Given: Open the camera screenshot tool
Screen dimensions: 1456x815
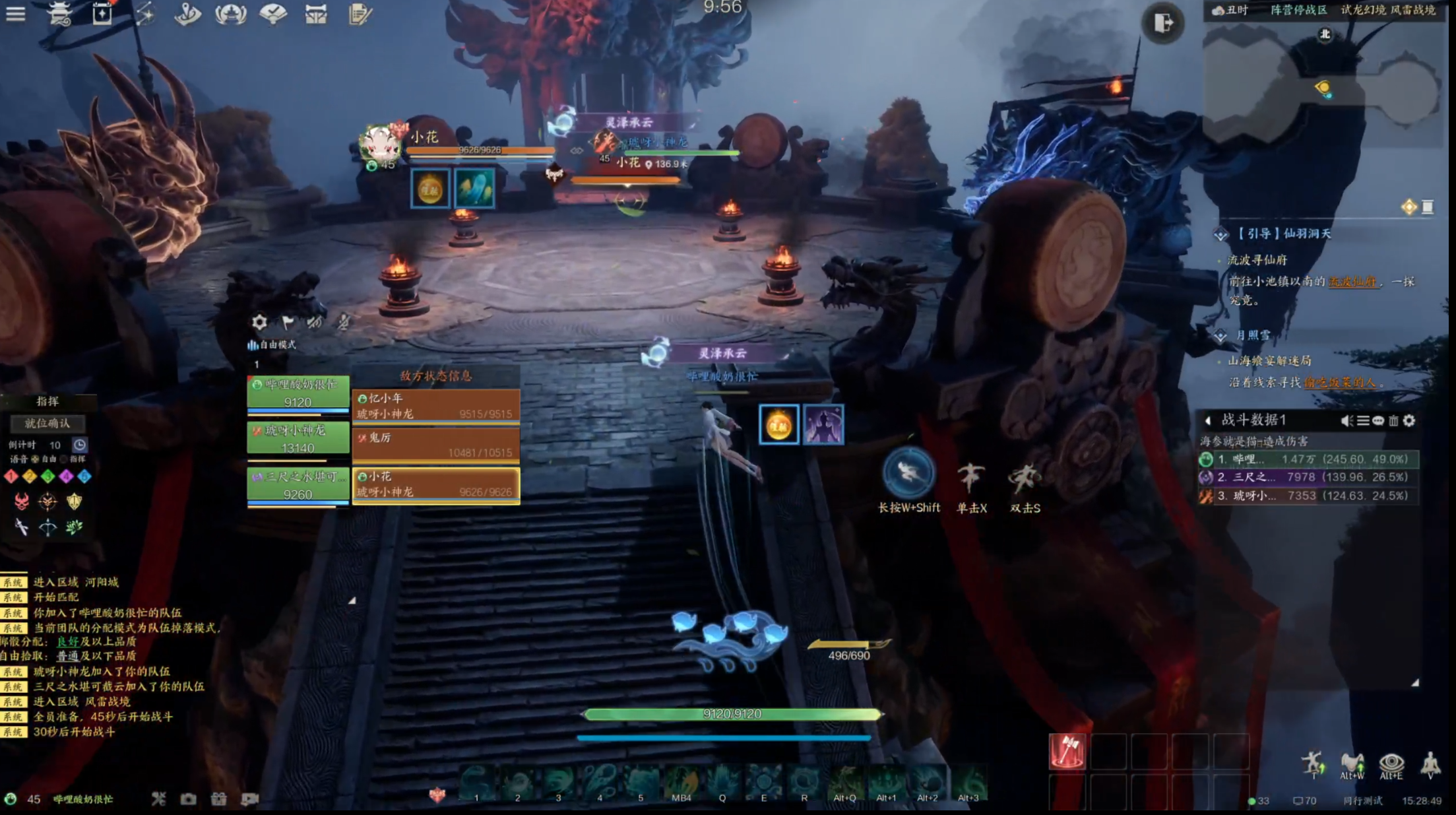Looking at the screenshot, I should pos(189,799).
